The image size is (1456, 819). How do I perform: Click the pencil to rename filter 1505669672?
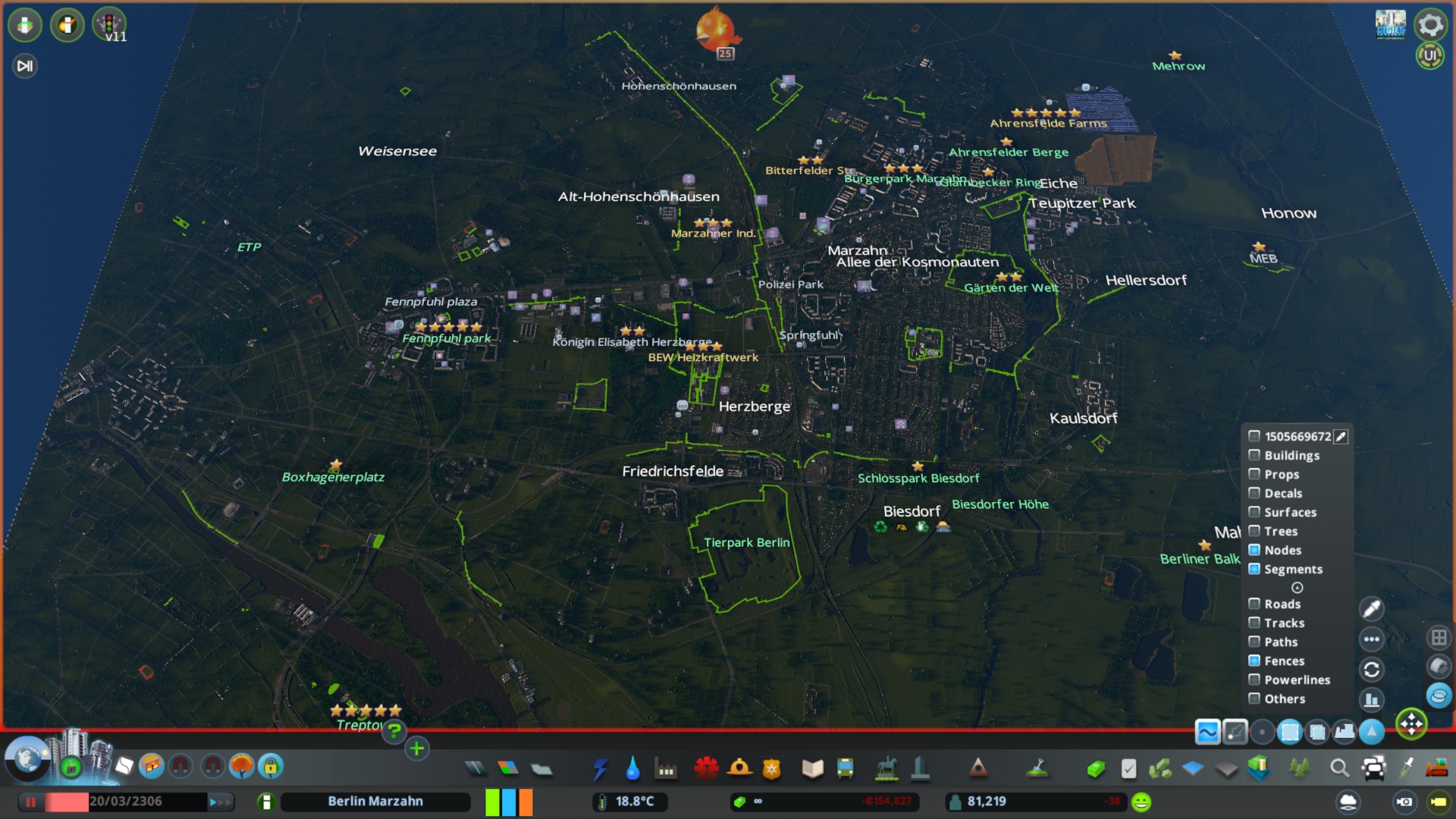tap(1341, 436)
